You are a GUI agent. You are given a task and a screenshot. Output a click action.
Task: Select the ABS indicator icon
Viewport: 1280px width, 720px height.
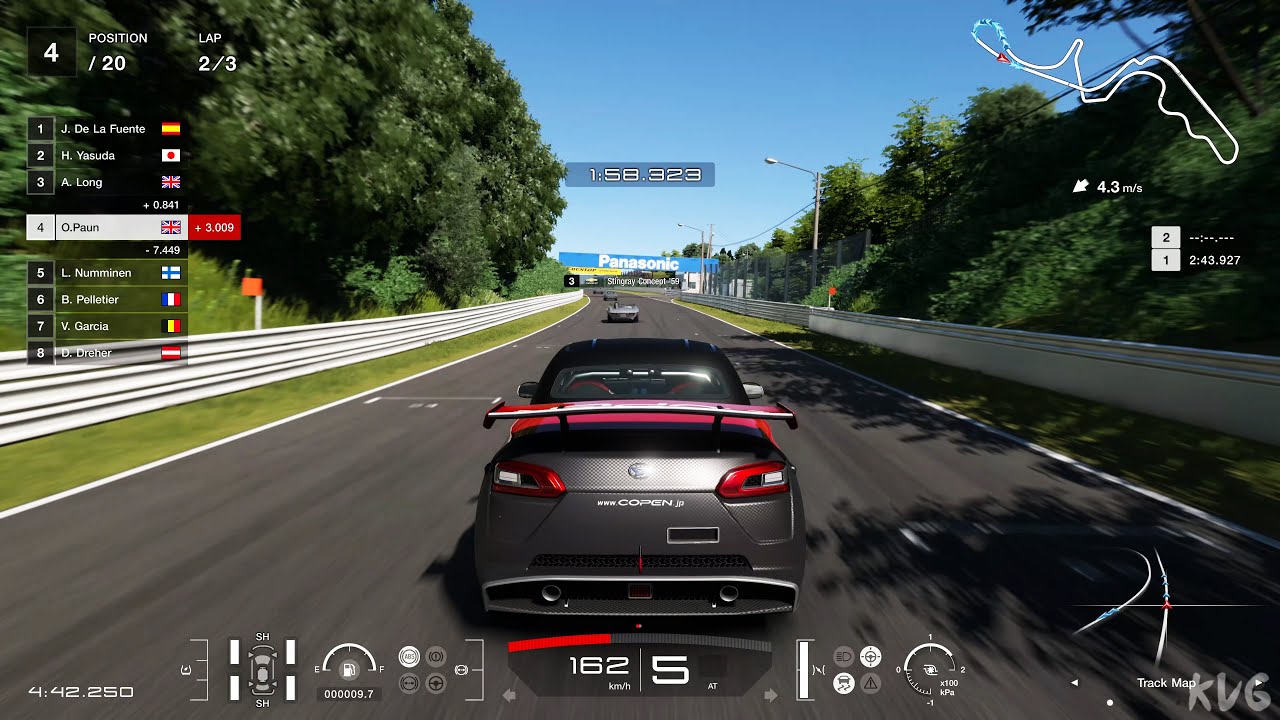pyautogui.click(x=409, y=656)
